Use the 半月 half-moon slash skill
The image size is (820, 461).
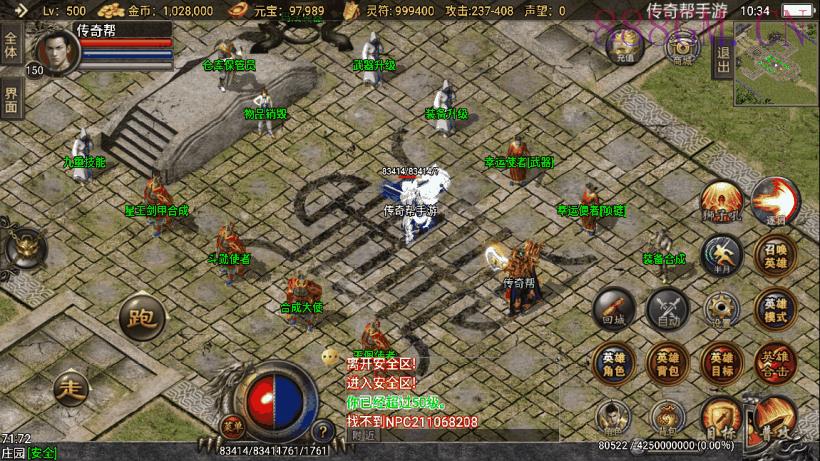720,253
